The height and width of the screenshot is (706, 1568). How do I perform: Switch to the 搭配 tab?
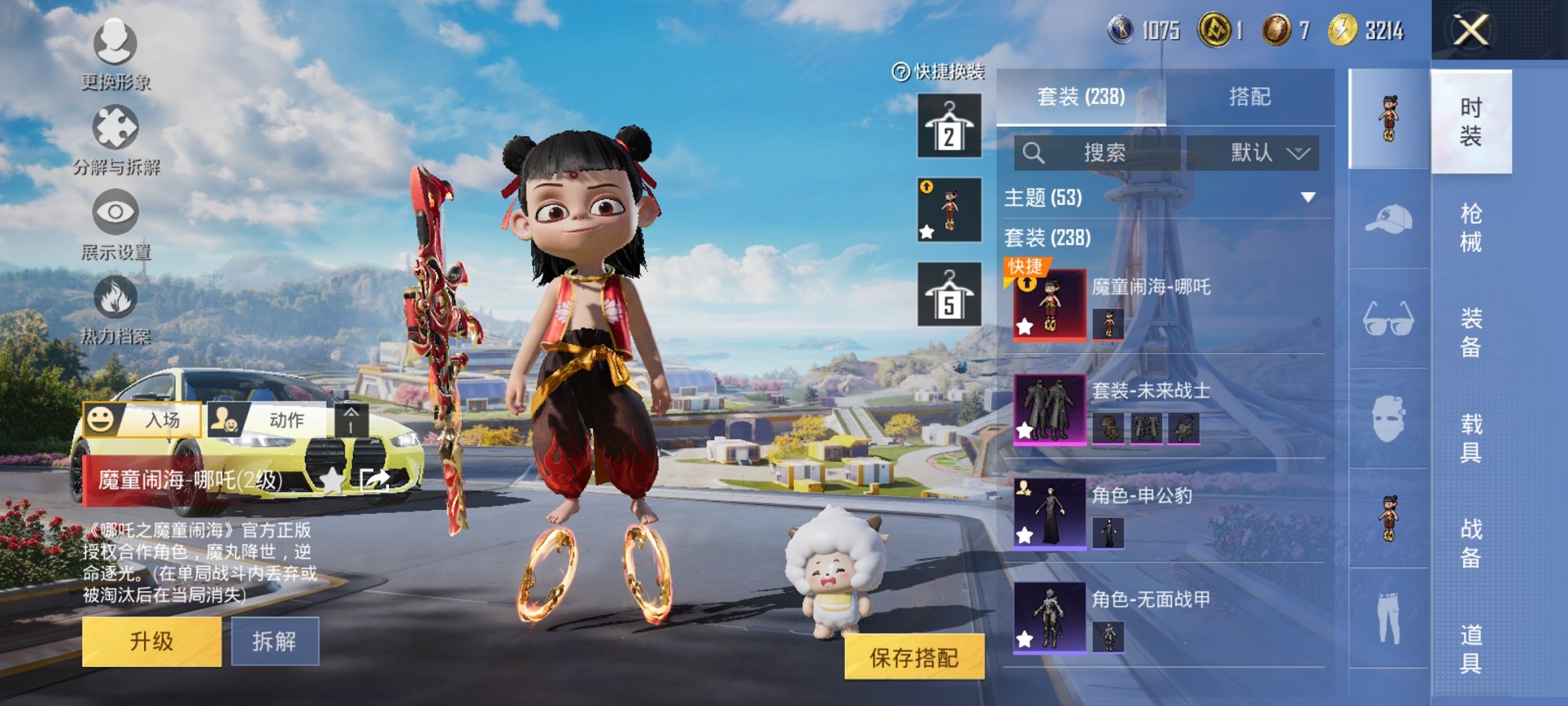pos(1250,97)
